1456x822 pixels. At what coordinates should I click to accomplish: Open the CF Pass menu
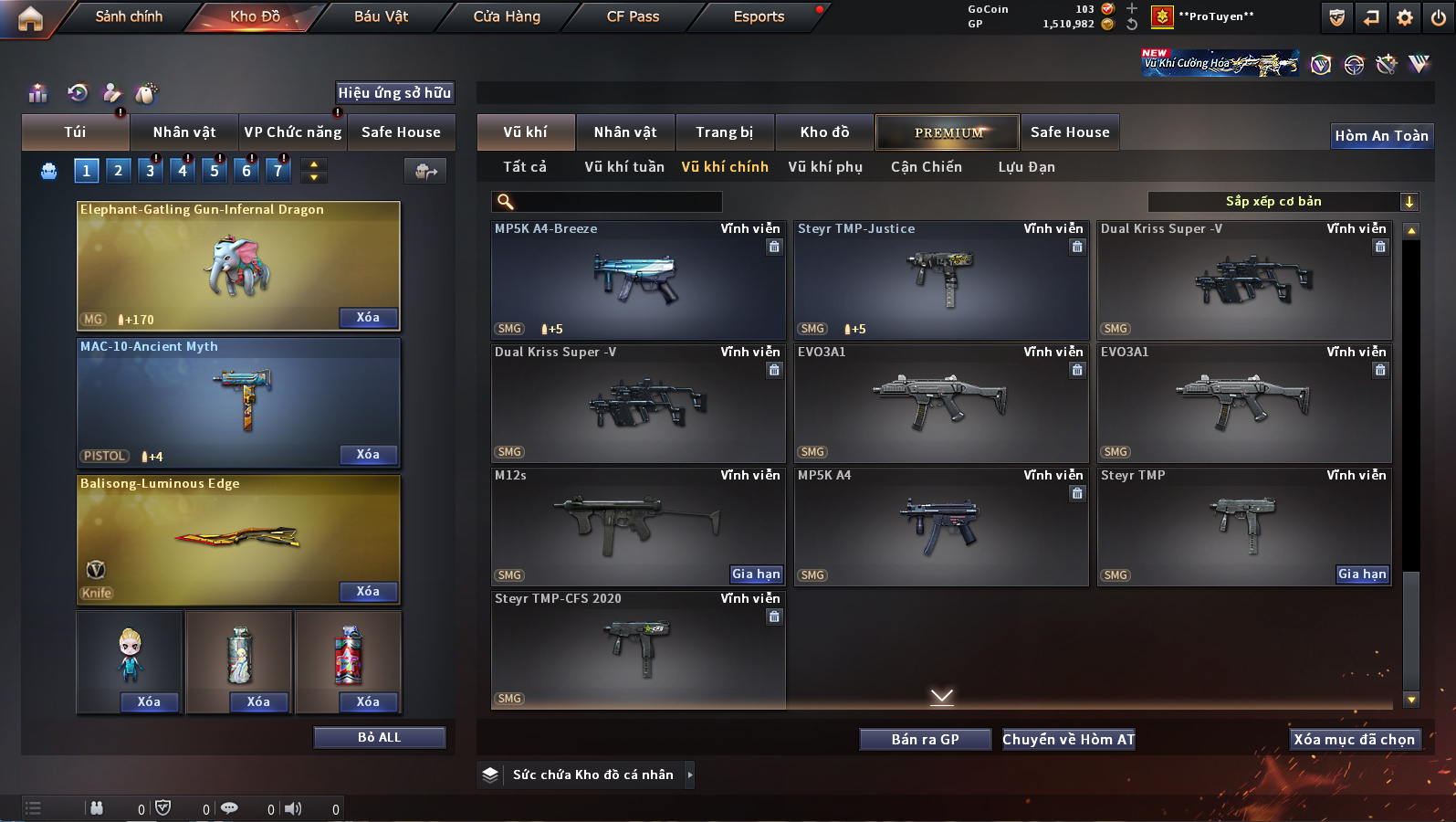[633, 16]
